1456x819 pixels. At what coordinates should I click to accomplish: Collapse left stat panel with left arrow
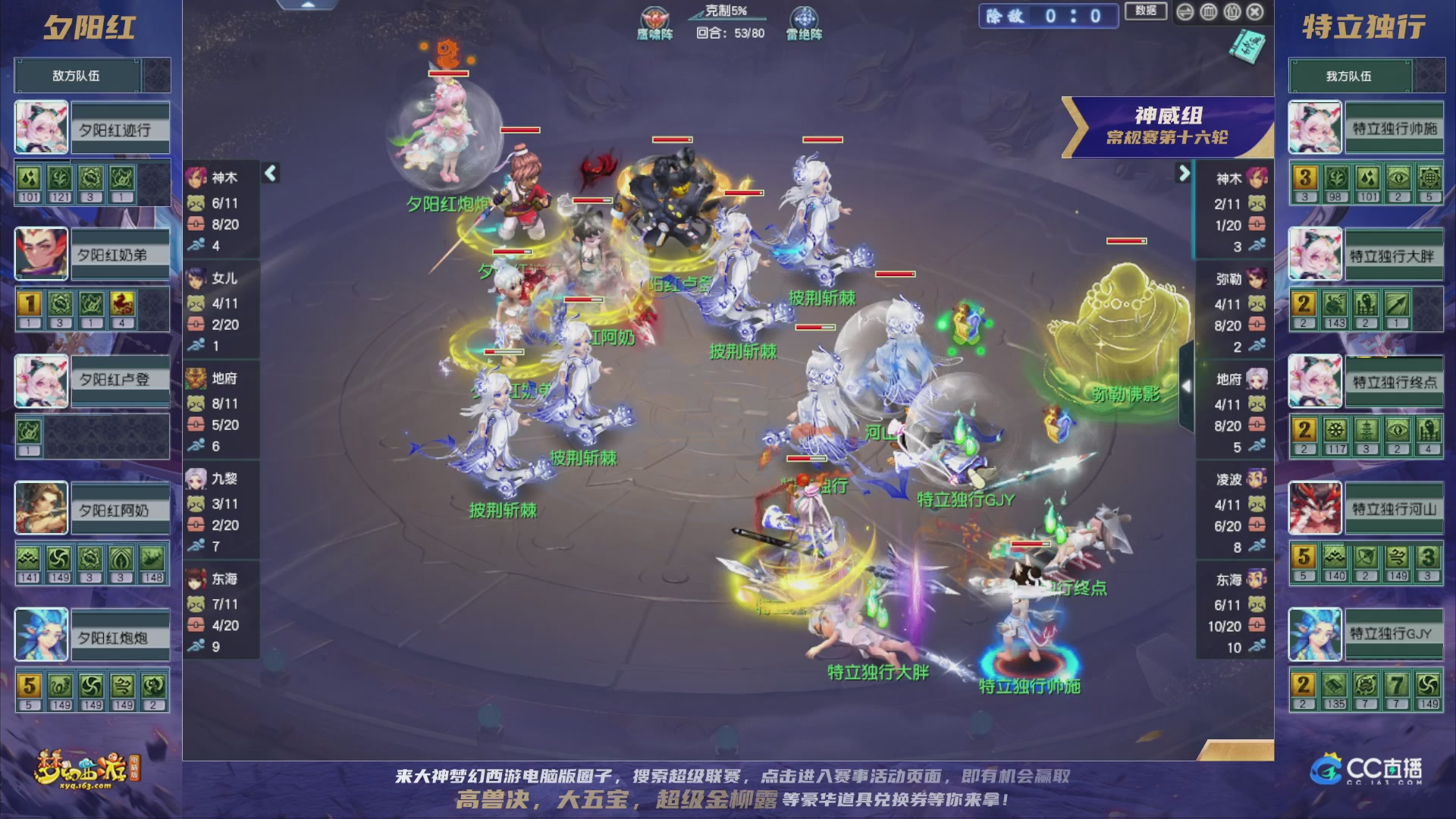coord(269,174)
